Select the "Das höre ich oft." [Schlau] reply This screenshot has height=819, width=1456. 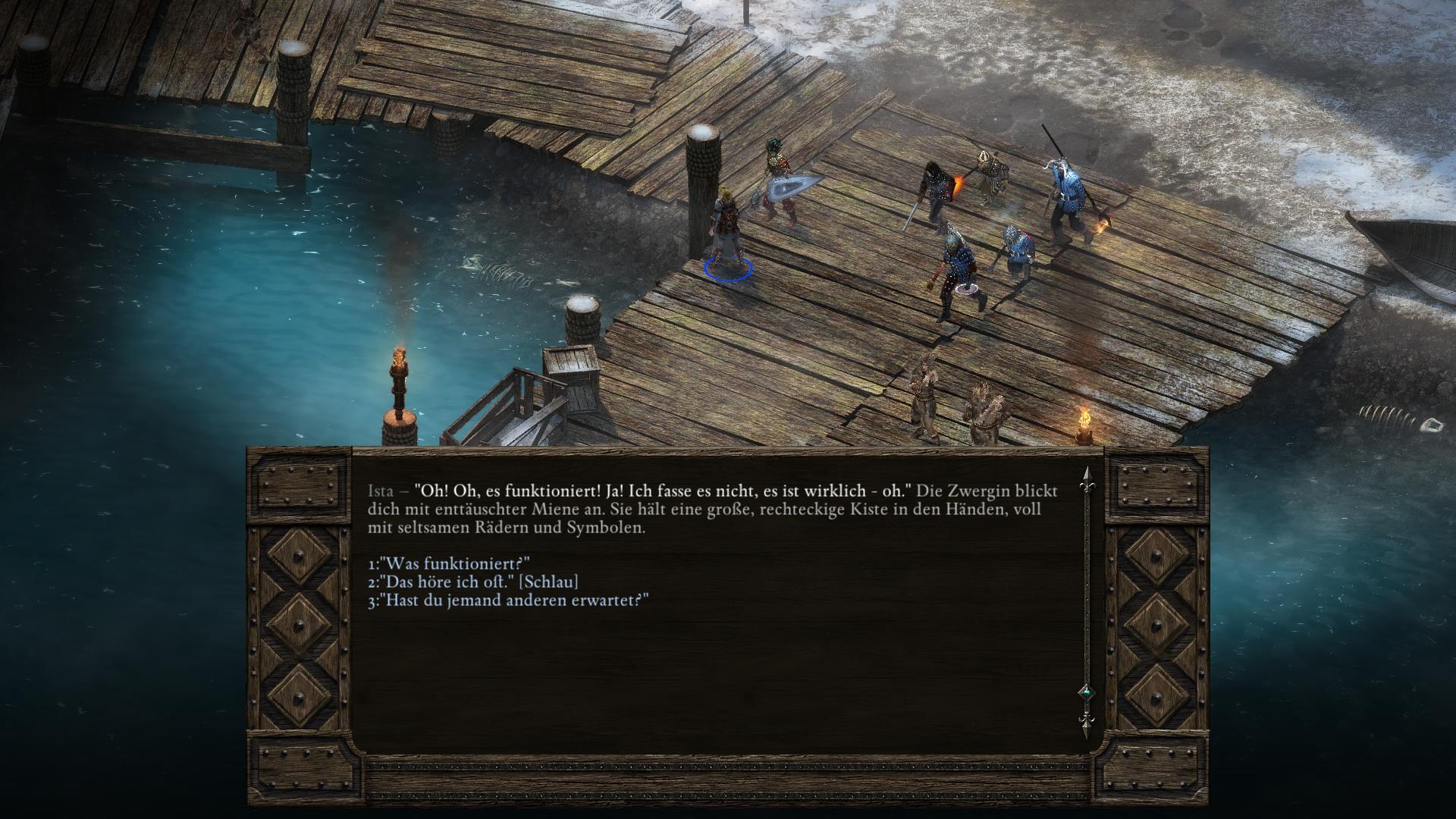click(x=472, y=582)
